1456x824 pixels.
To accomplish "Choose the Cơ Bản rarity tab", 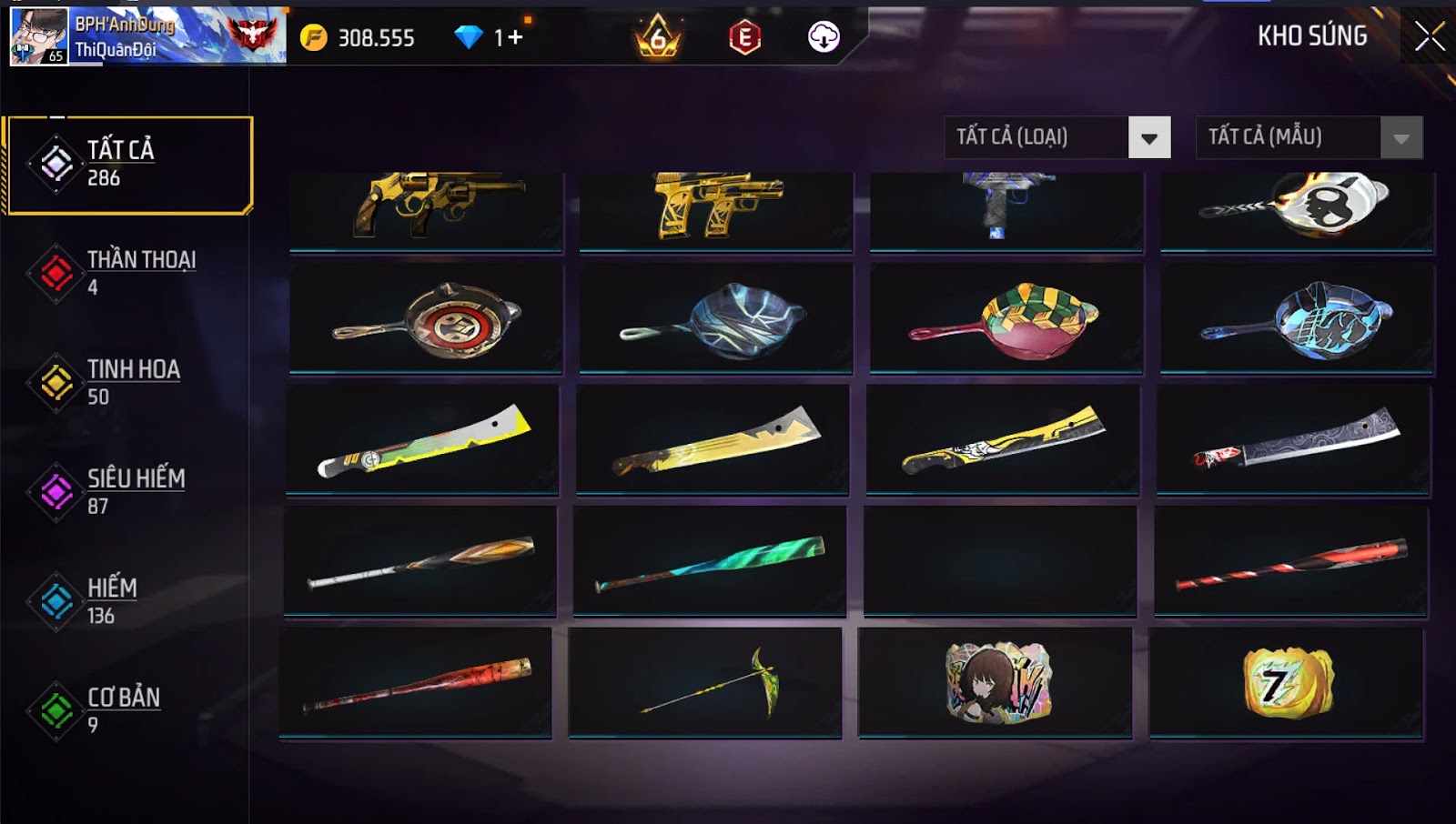I will tap(127, 710).
